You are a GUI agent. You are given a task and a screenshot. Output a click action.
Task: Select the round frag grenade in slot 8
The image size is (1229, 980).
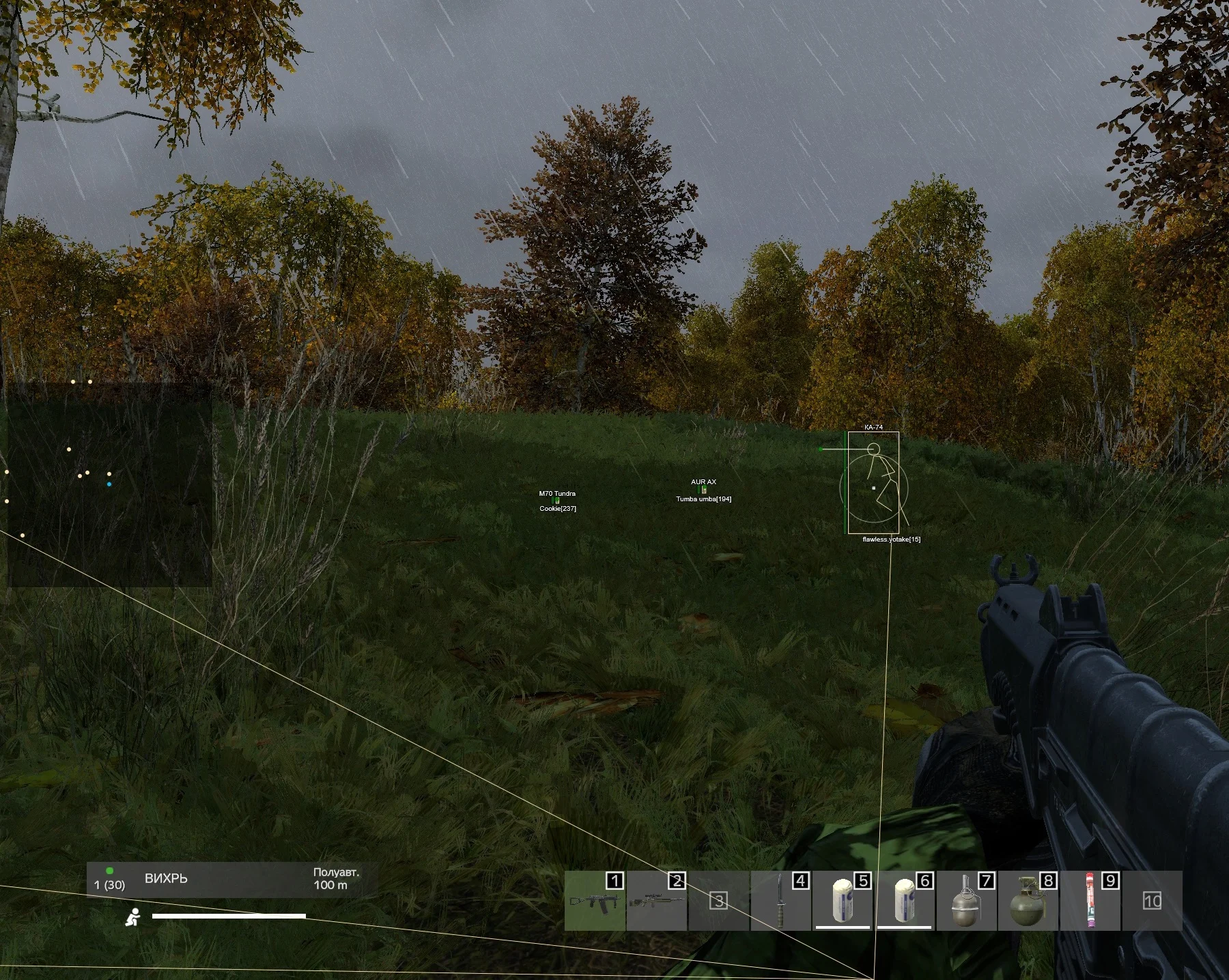point(1028,901)
